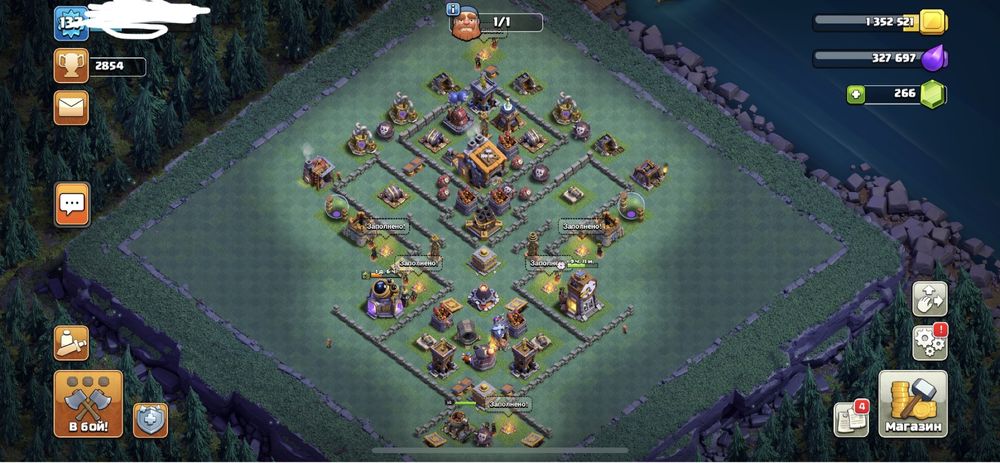The height and width of the screenshot is (463, 1000).
Task: Open the base layout editor hand icon
Action: [x=929, y=298]
